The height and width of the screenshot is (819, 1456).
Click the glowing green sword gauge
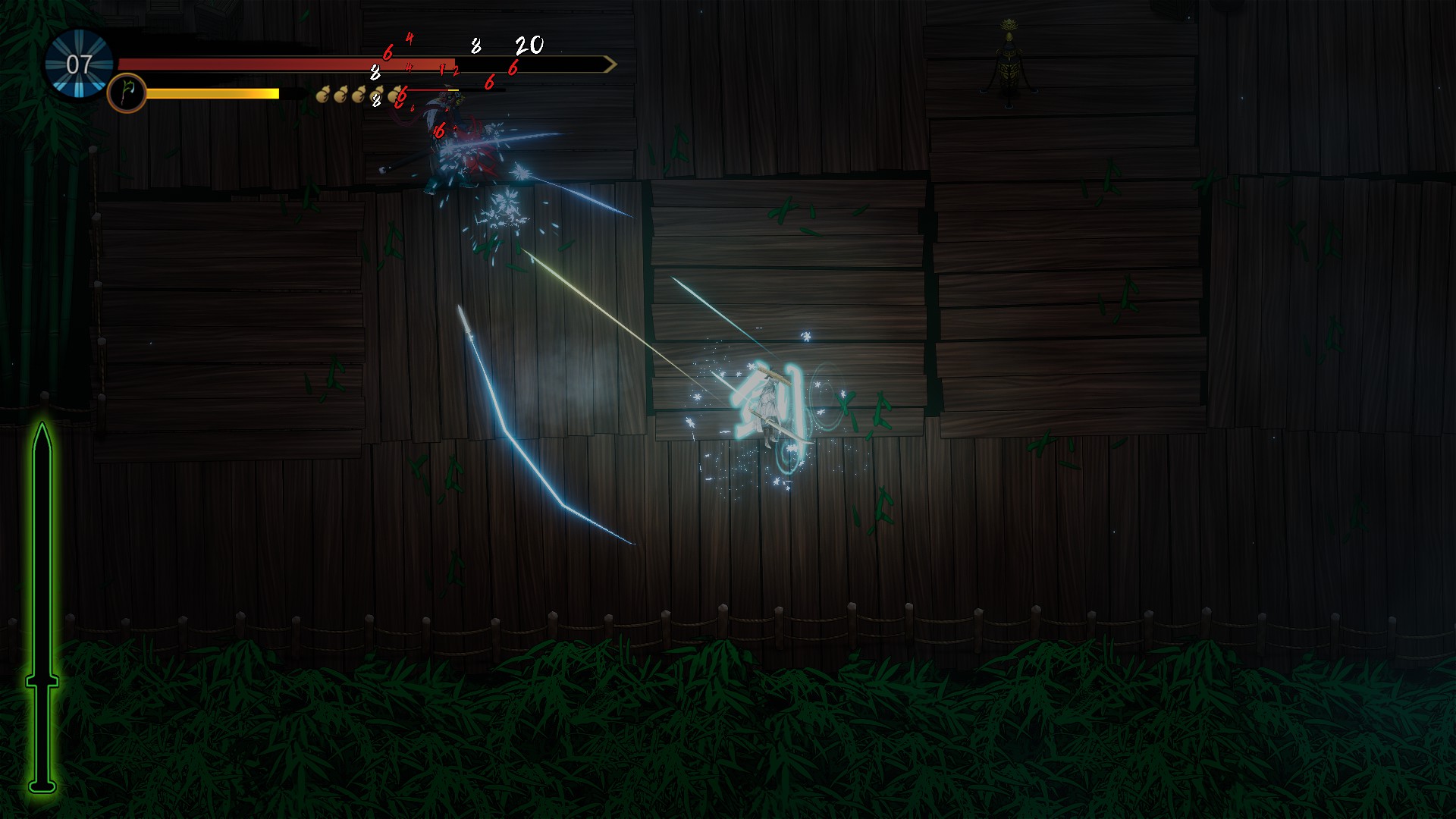pos(42,607)
